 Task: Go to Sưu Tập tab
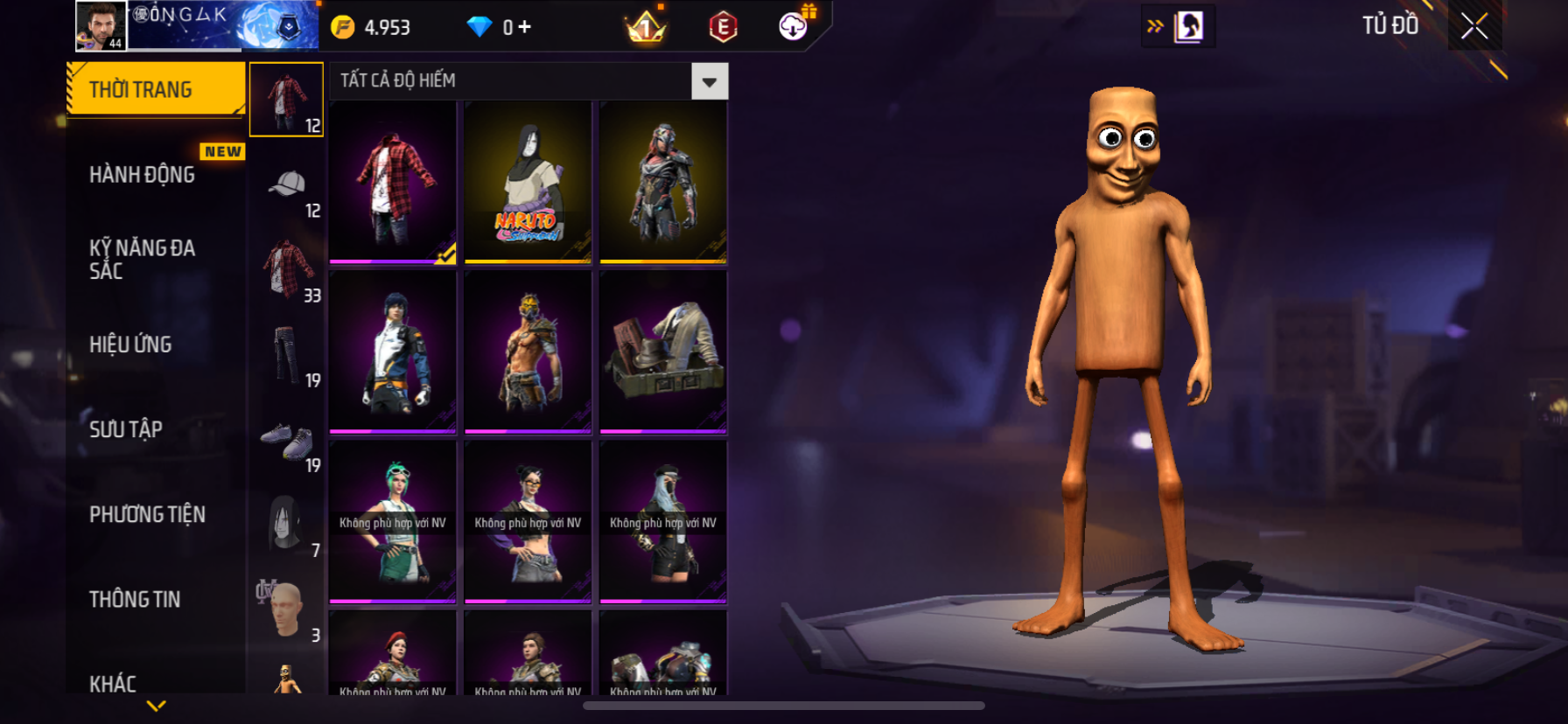[127, 429]
